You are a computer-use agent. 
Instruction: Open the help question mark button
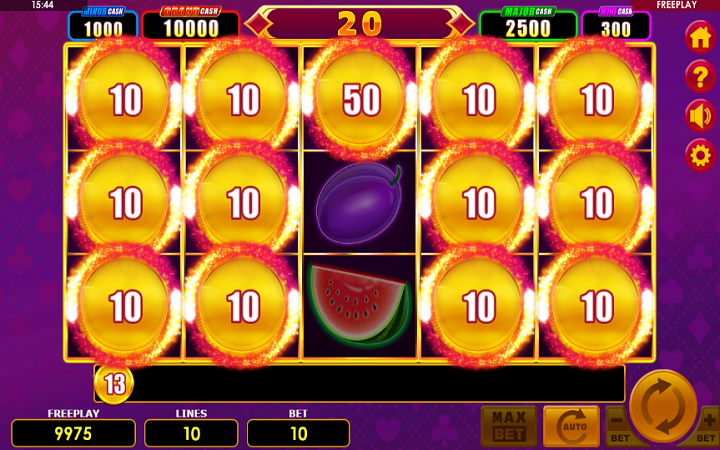tap(700, 76)
